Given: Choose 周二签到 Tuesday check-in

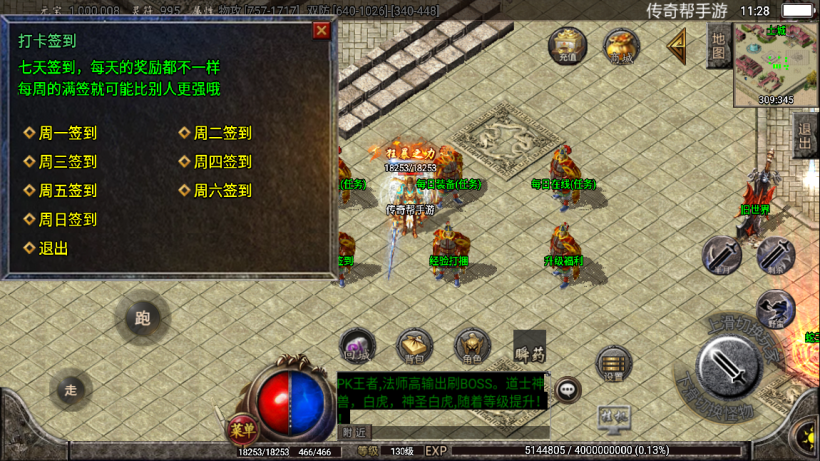Looking at the screenshot, I should tap(222, 133).
